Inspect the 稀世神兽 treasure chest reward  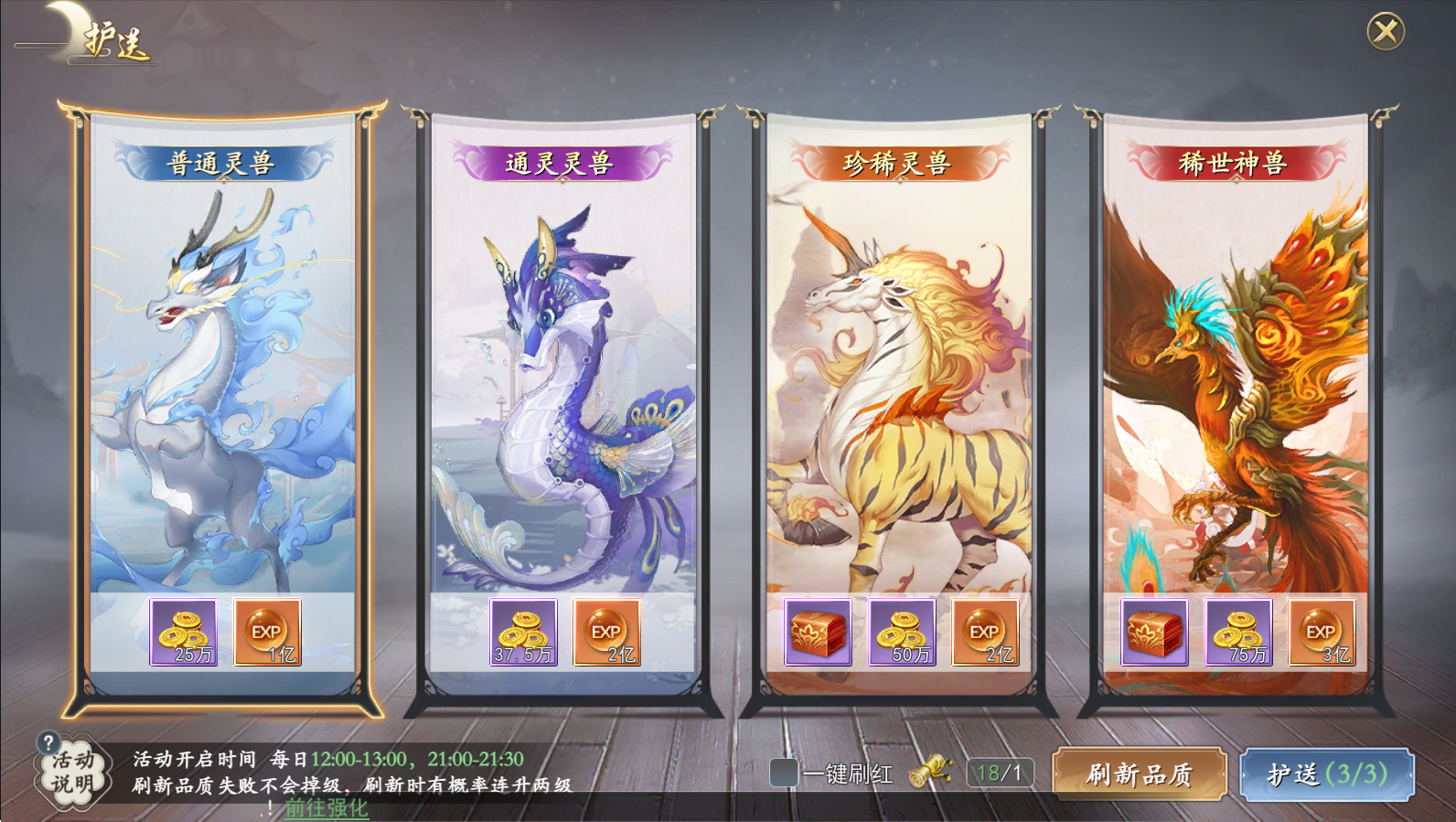(x=1154, y=632)
